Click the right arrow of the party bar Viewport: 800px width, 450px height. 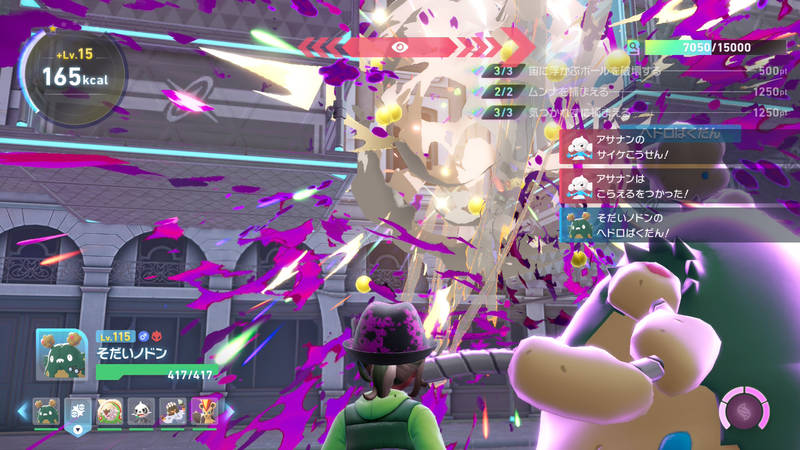(229, 411)
